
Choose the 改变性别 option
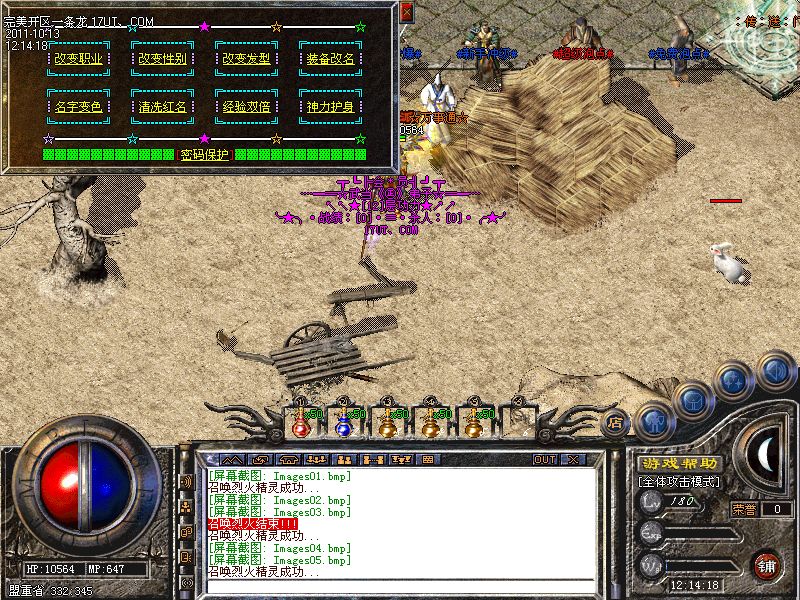tap(160, 59)
